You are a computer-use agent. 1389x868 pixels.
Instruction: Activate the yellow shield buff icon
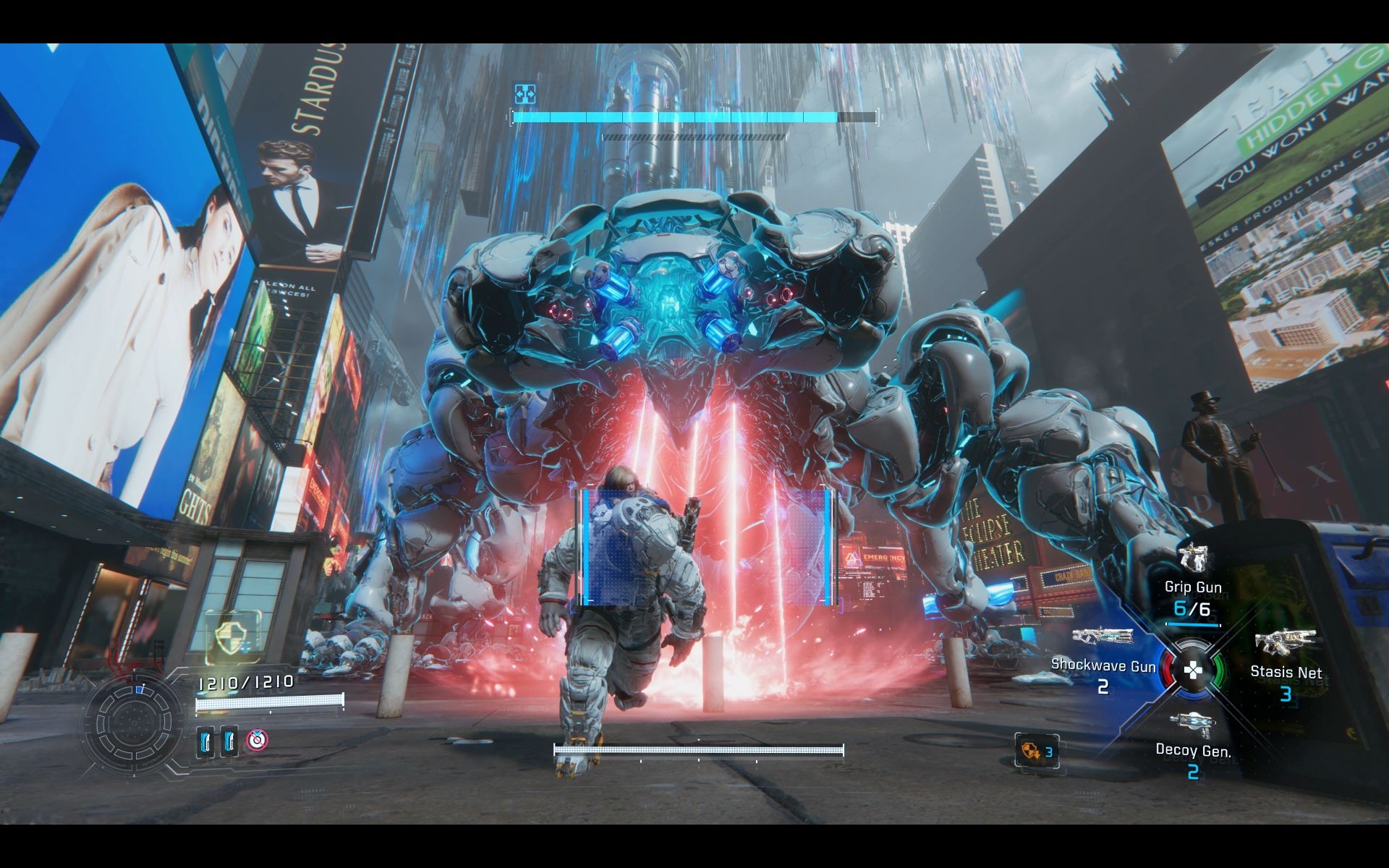[x=233, y=637]
